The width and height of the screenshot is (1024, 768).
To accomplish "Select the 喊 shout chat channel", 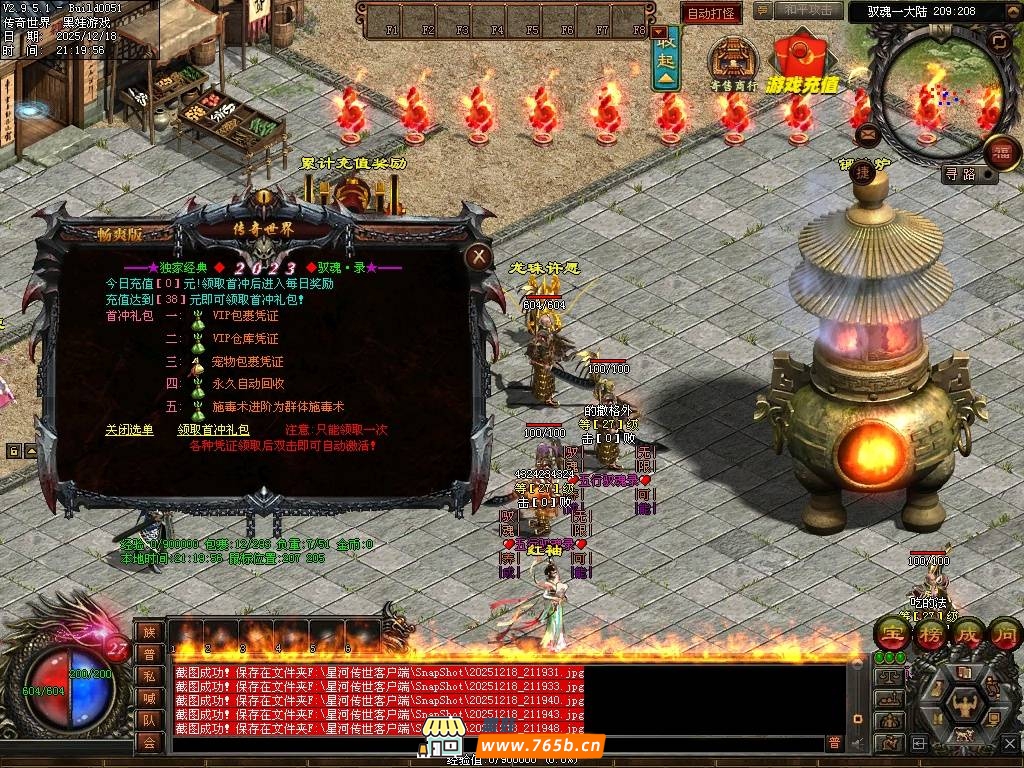I will click(149, 697).
